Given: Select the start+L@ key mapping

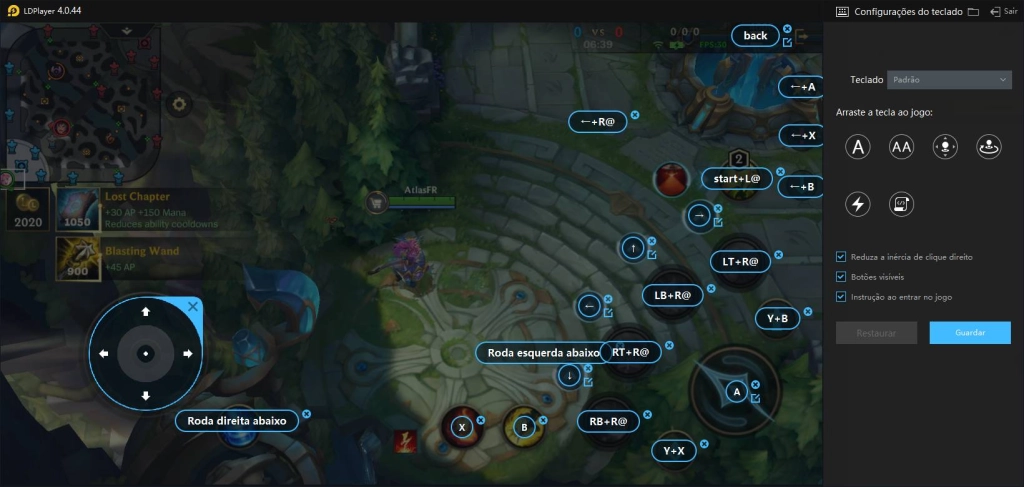Looking at the screenshot, I should pyautogui.click(x=737, y=179).
